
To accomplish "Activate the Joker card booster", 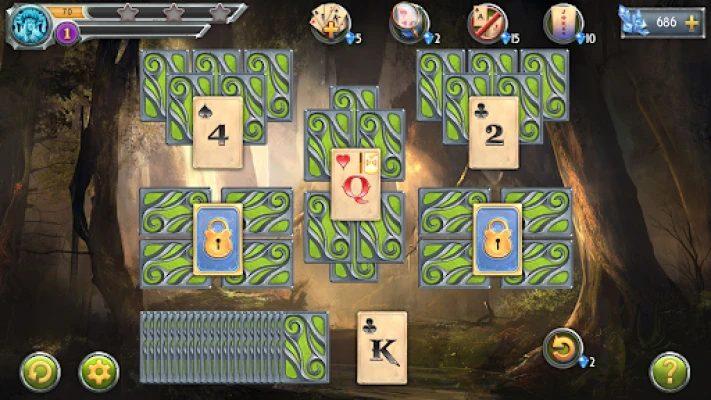I will click(x=563, y=21).
